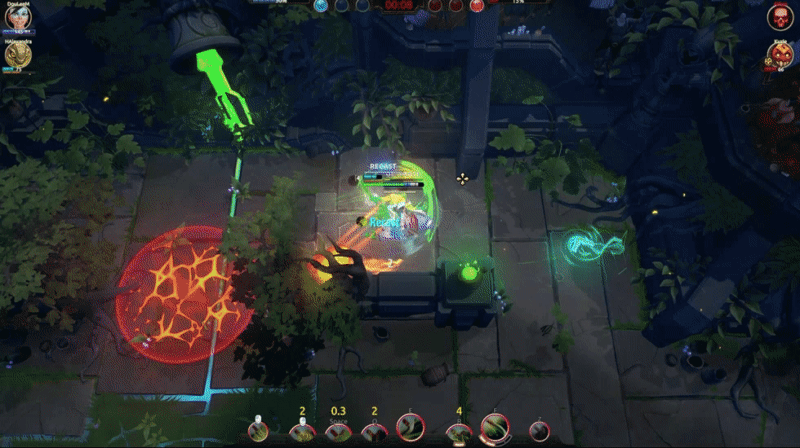Image resolution: width=800 pixels, height=448 pixels.
Task: Select the blue-haired ally portrait
Action: click(x=17, y=18)
